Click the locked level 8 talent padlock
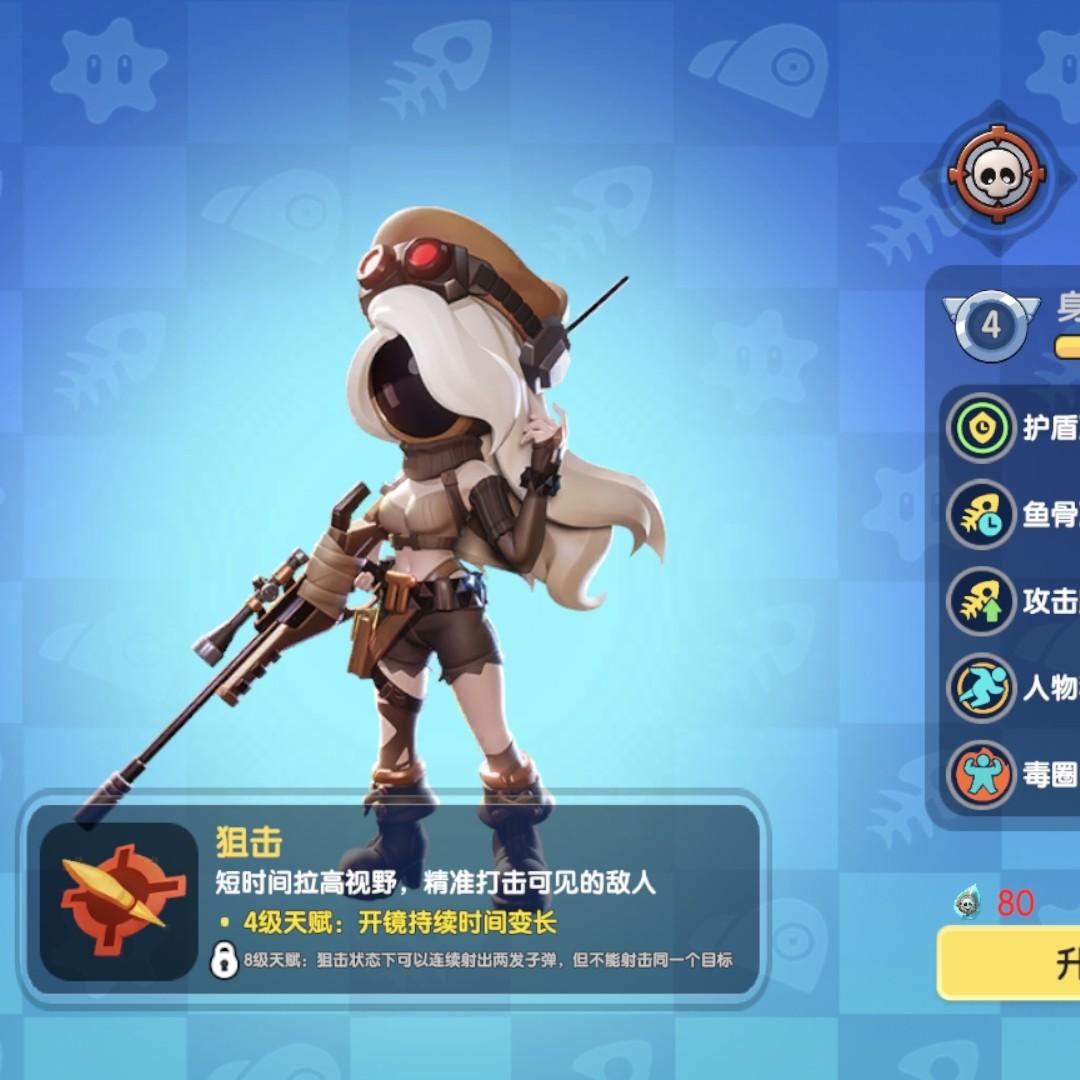Screen dimensions: 1080x1080 (x=223, y=961)
